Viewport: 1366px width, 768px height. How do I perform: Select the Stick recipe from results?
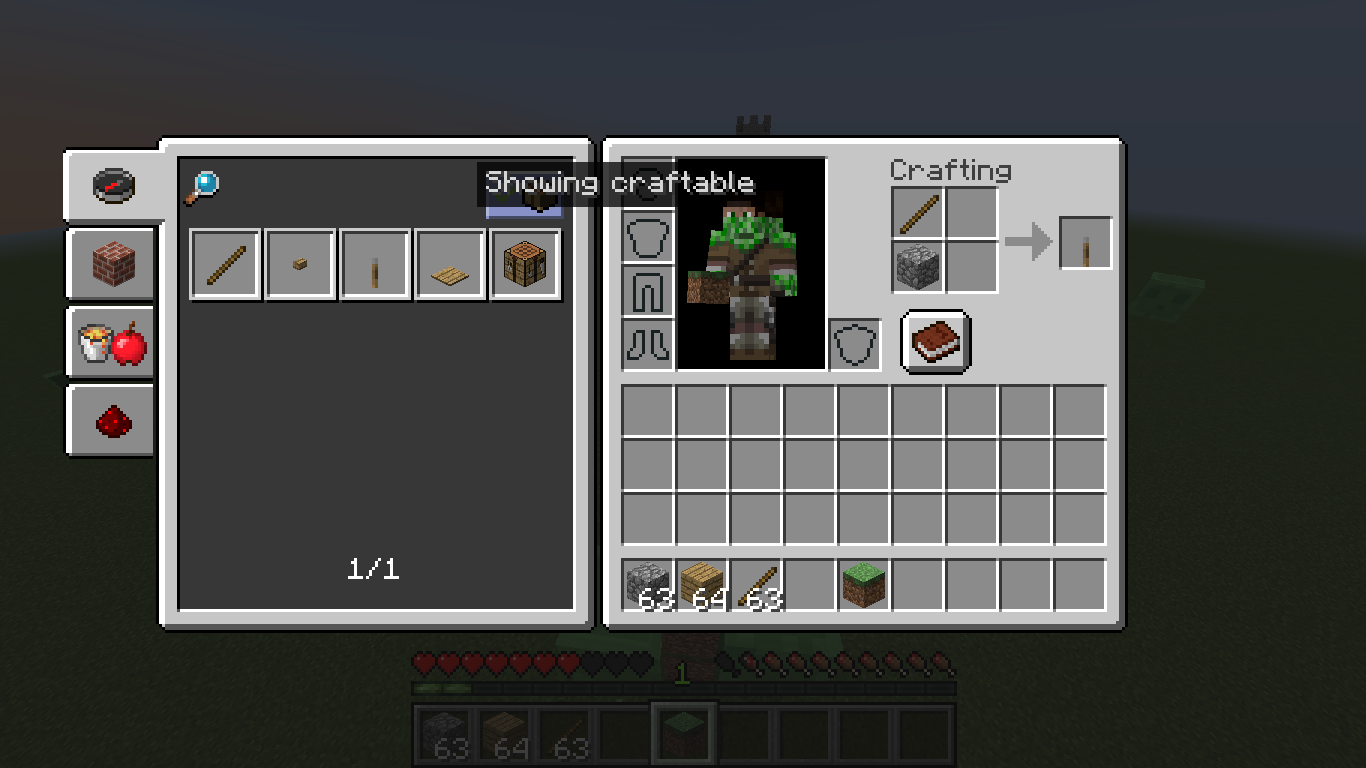(x=225, y=263)
